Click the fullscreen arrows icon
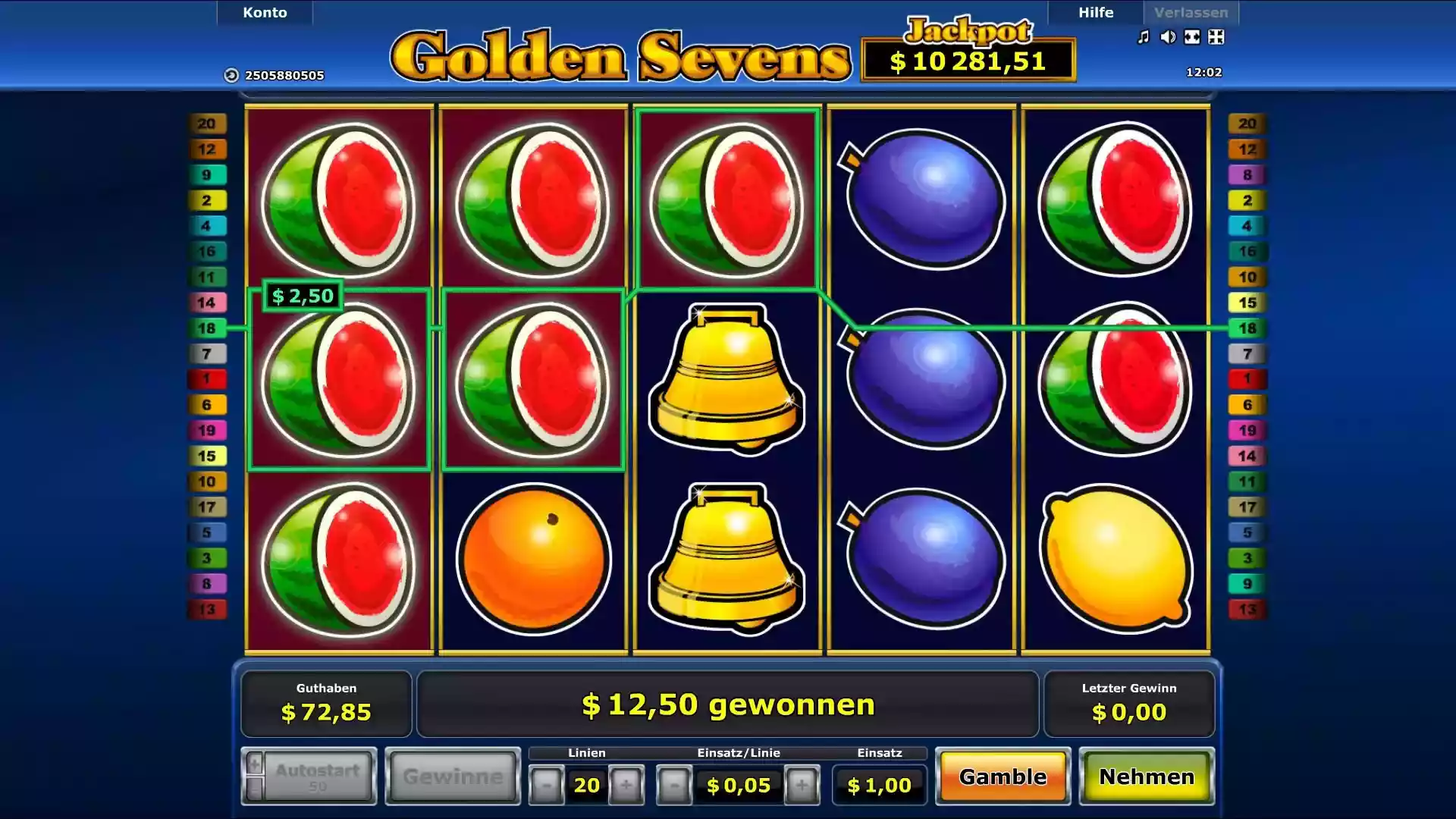This screenshot has height=819, width=1456. tap(1191, 37)
